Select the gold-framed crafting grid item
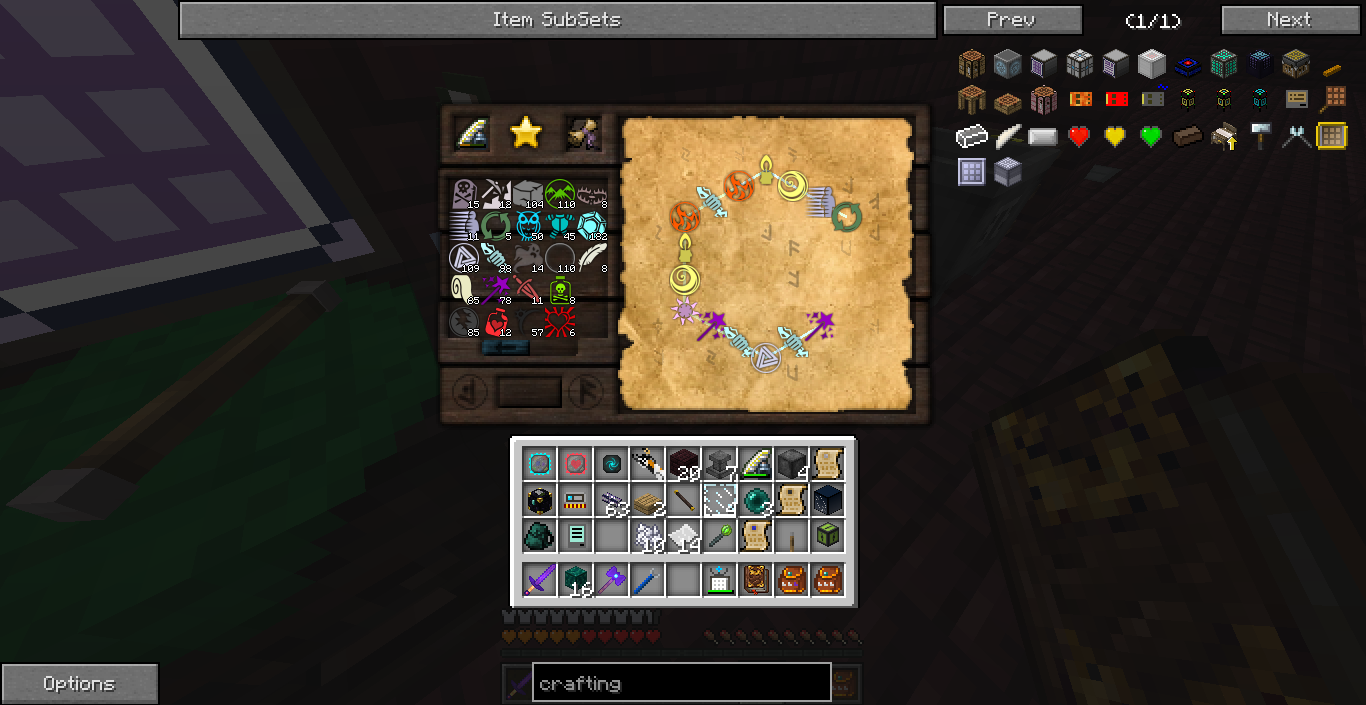The width and height of the screenshot is (1366, 705). point(1331,136)
